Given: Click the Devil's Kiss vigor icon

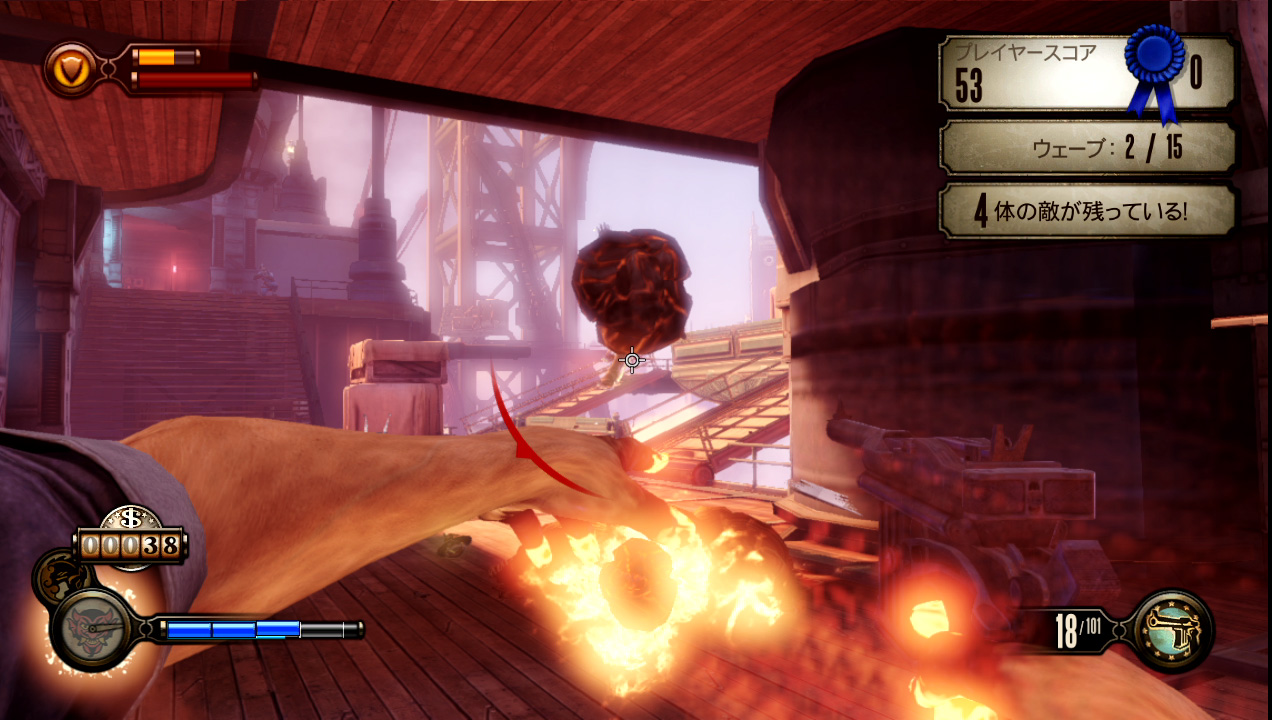Looking at the screenshot, I should pos(91,628).
